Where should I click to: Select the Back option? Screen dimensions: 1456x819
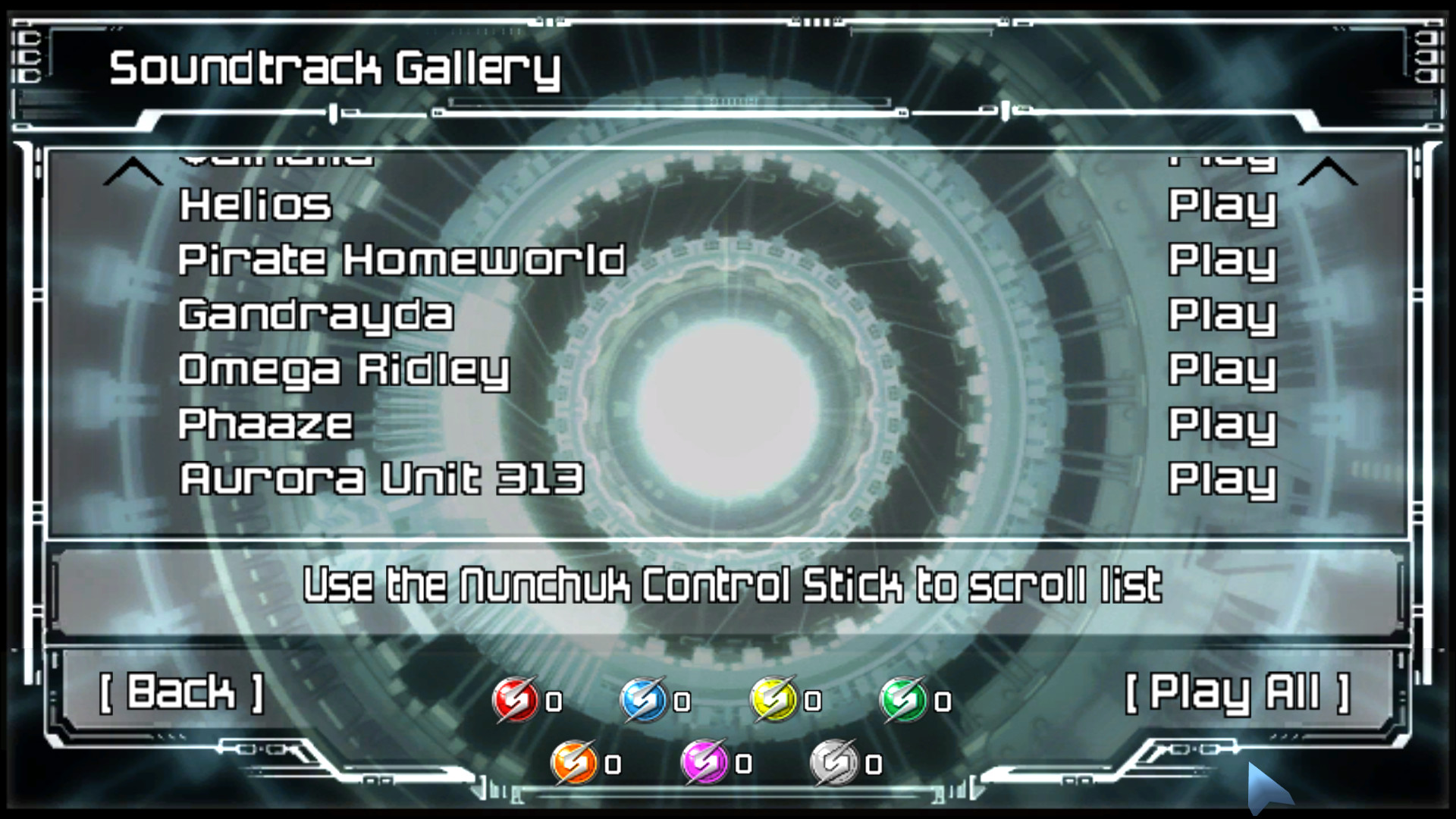coord(182,692)
